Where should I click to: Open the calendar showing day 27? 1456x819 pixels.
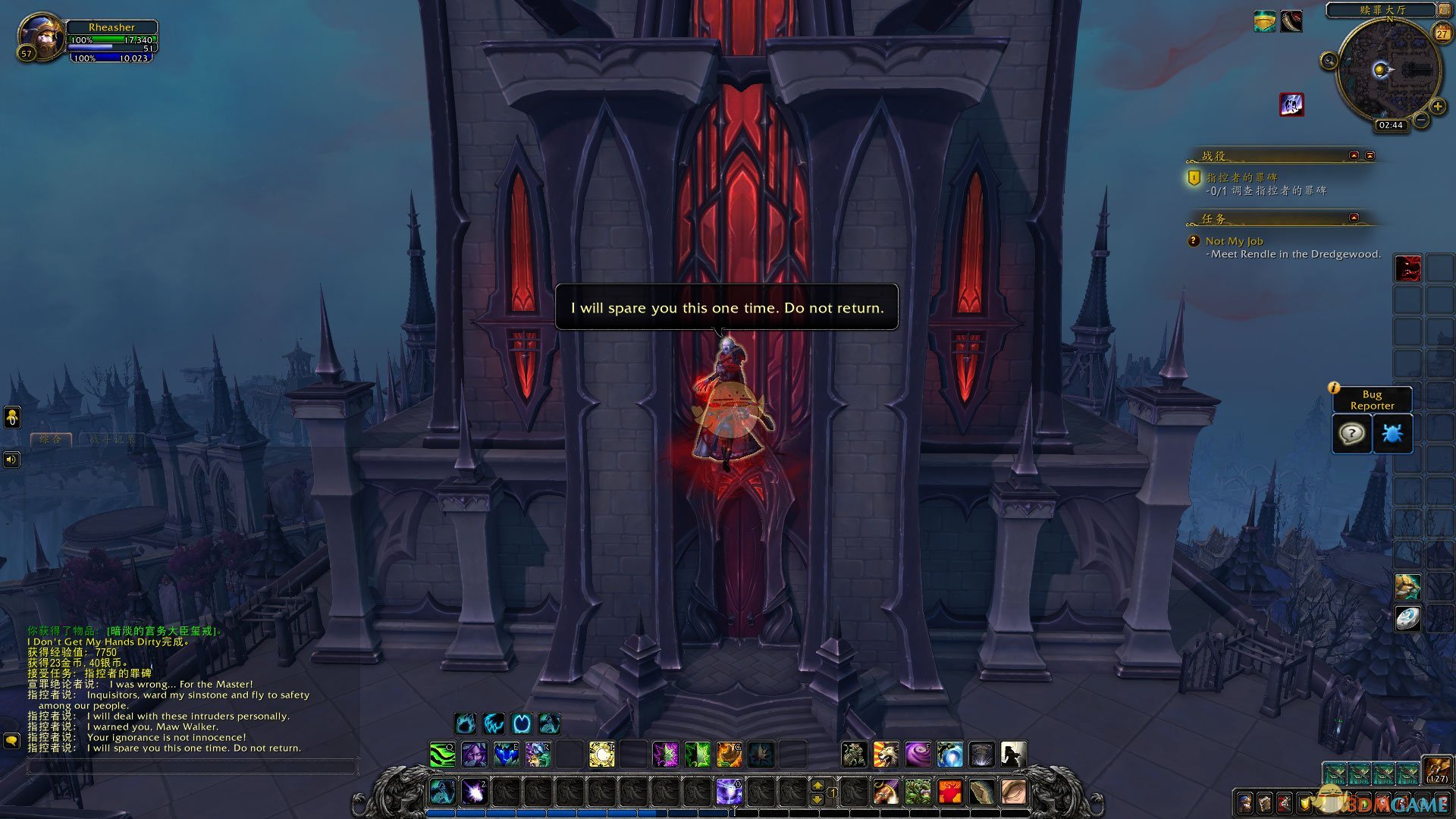tap(1442, 33)
